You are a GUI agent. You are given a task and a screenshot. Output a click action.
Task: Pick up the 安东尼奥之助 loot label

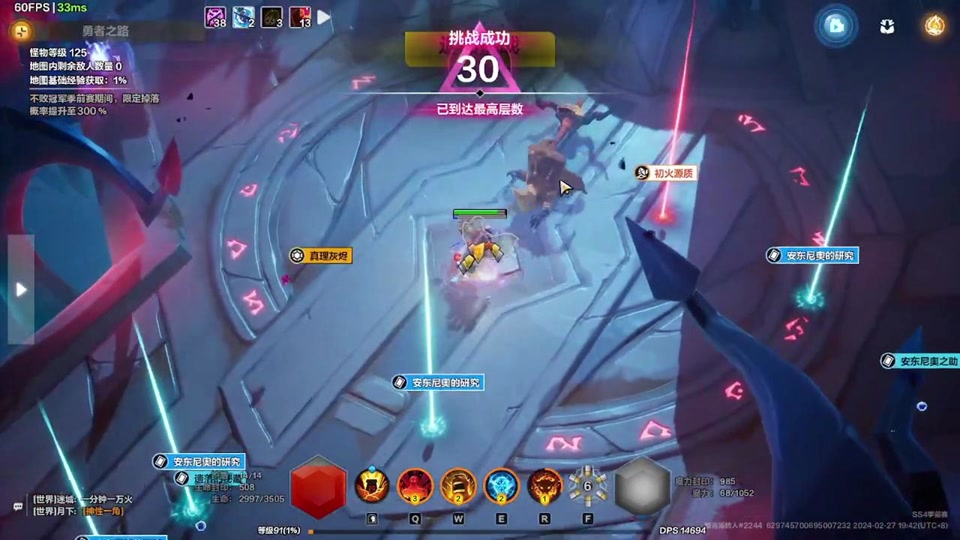tap(921, 361)
